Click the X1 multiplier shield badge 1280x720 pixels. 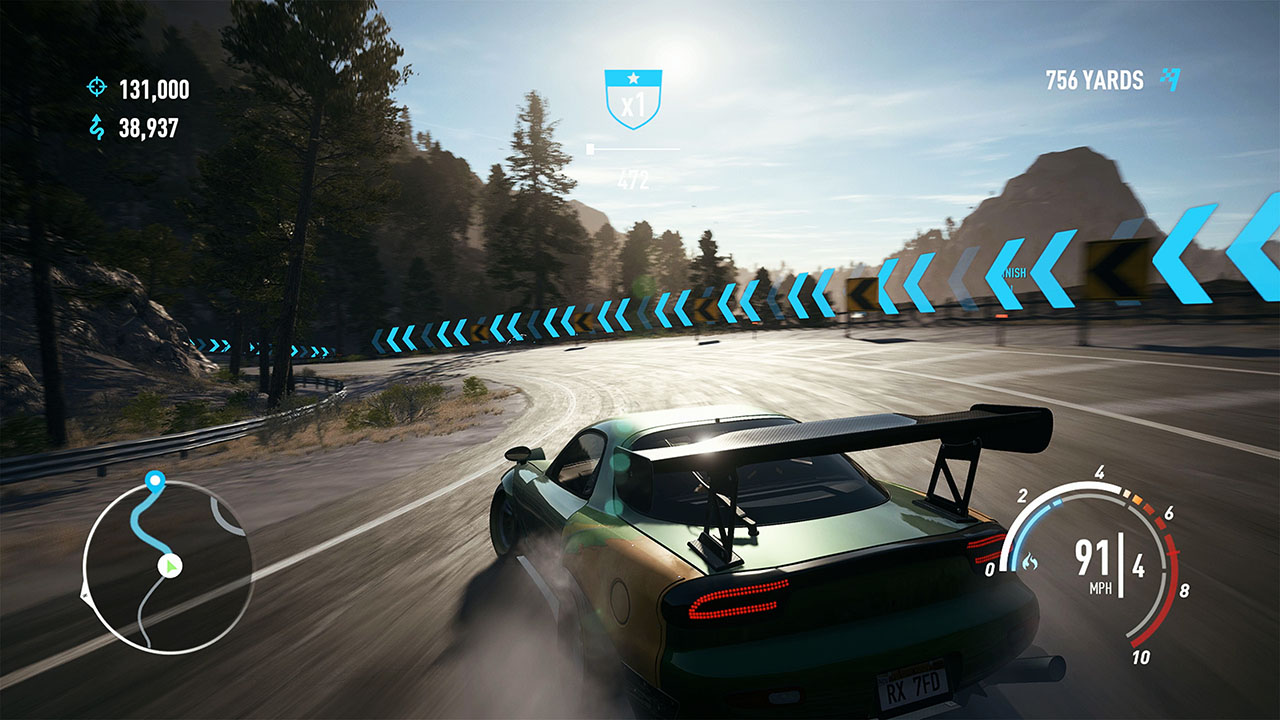(x=633, y=99)
